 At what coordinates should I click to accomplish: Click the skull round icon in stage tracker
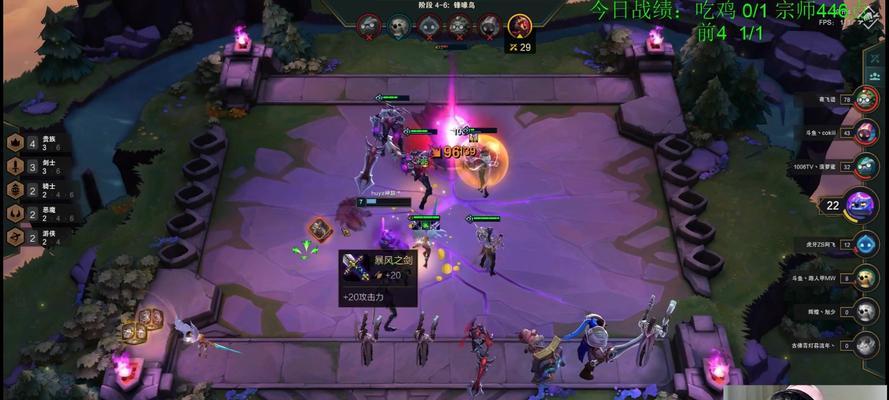tap(399, 25)
